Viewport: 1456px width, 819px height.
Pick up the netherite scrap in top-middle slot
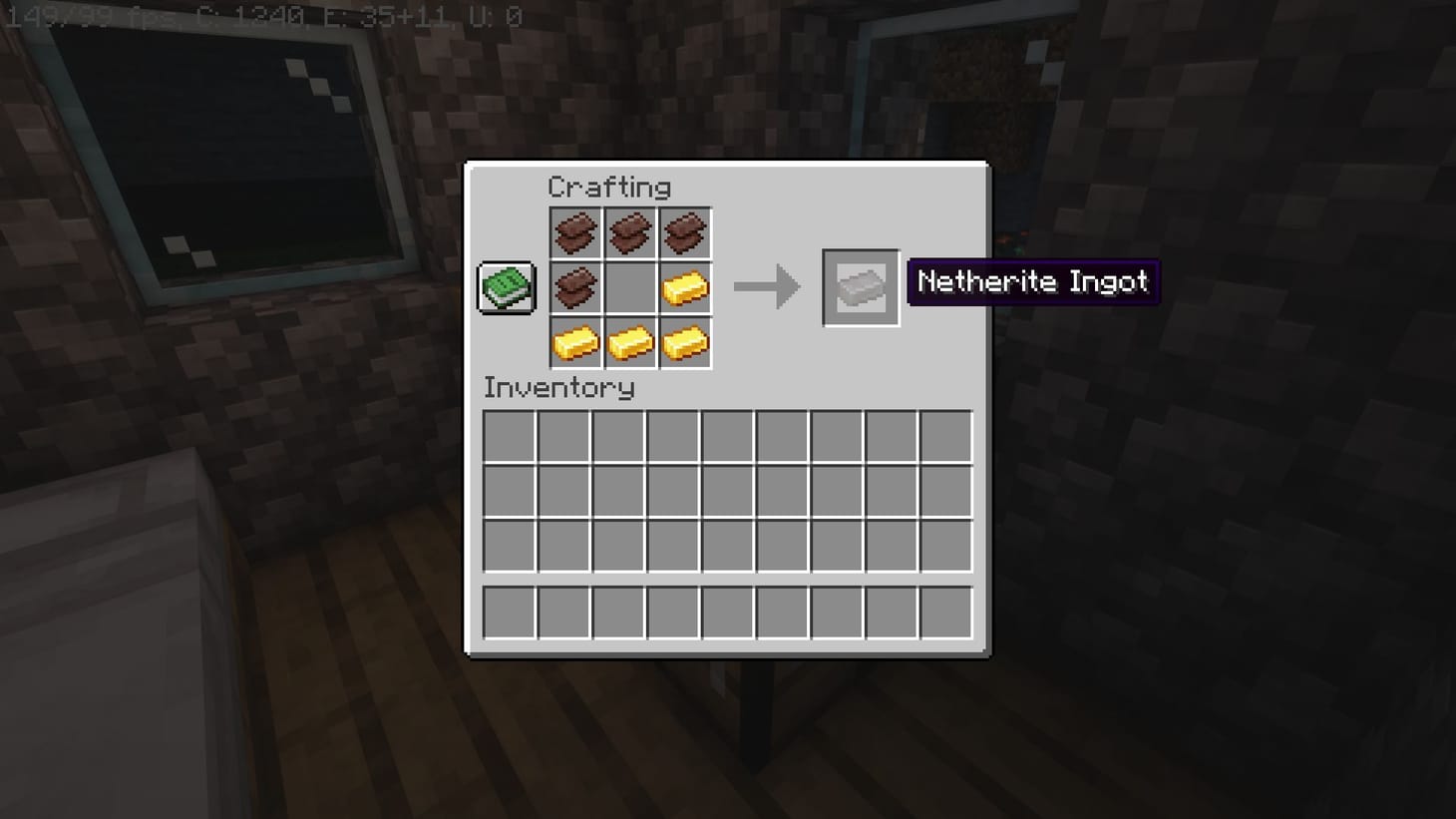click(630, 232)
